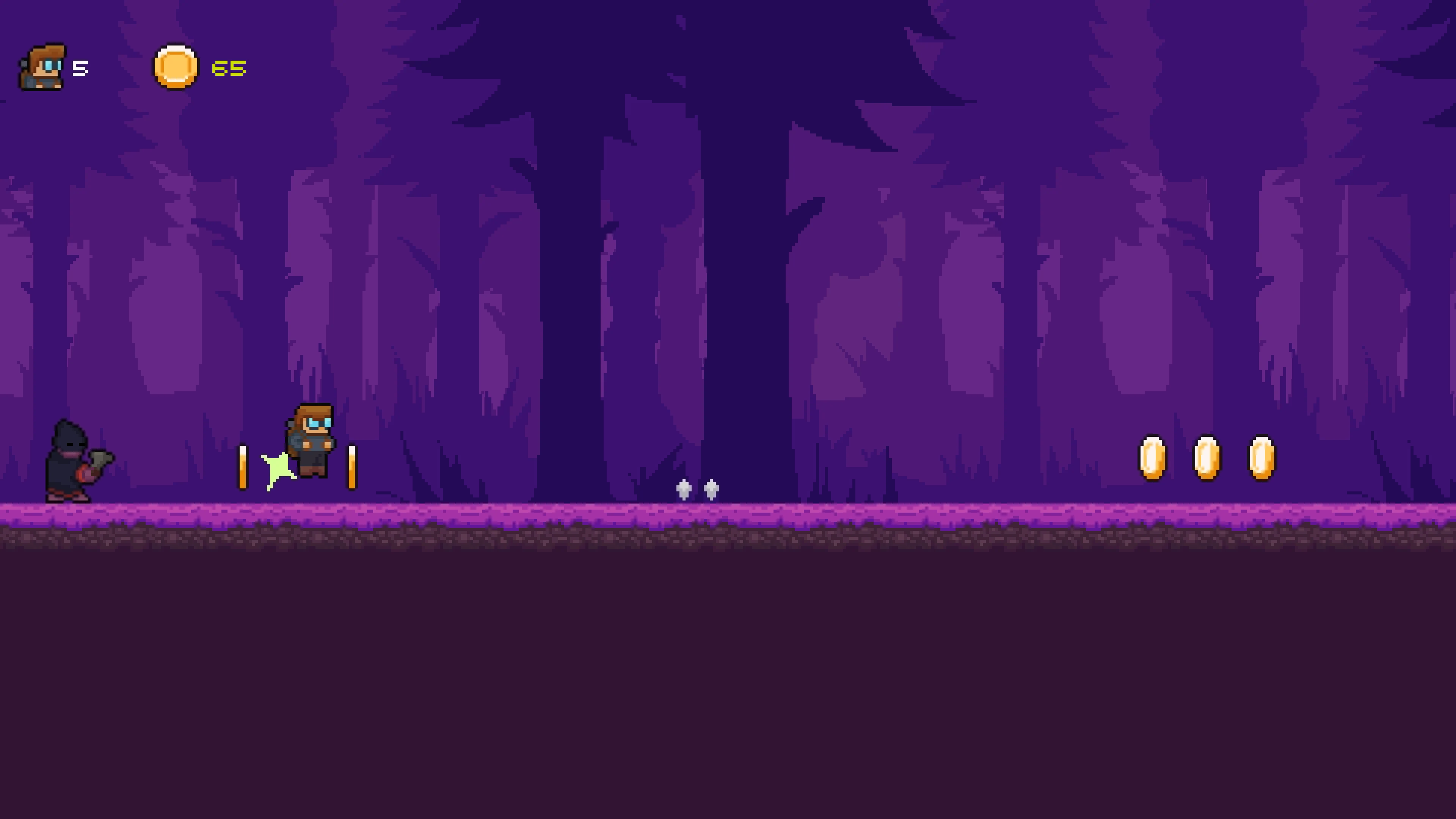Click the right white spike on the ground
Screen dimensions: 1456x819
[x=711, y=491]
